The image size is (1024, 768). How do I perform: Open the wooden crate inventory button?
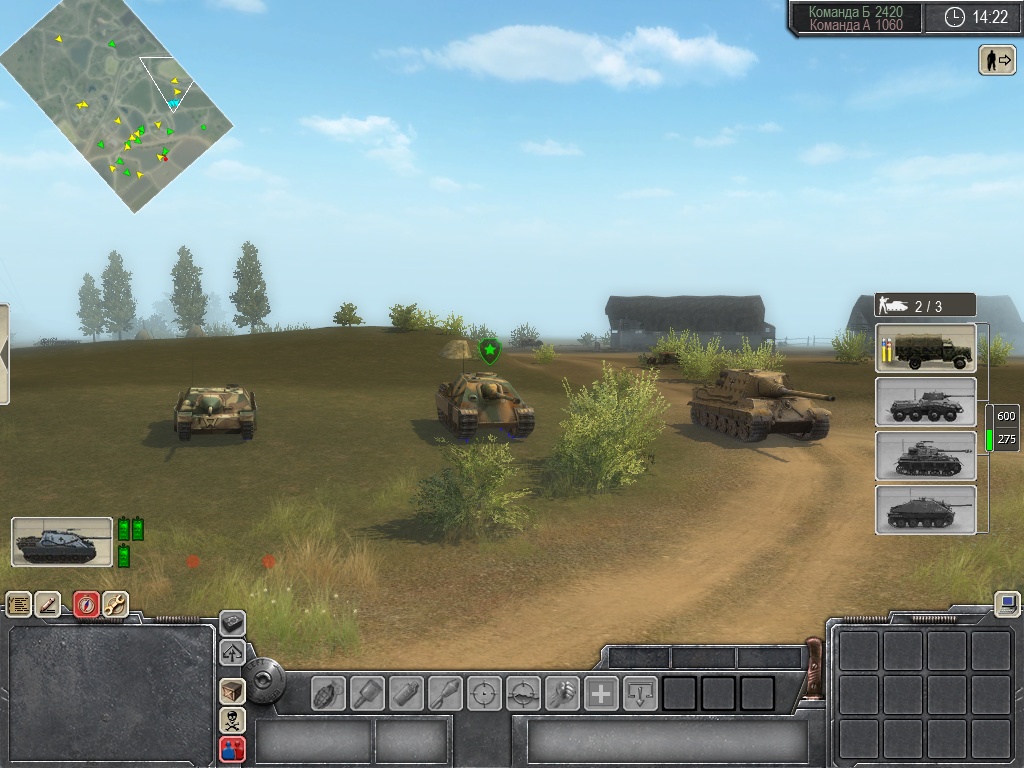click(x=232, y=691)
